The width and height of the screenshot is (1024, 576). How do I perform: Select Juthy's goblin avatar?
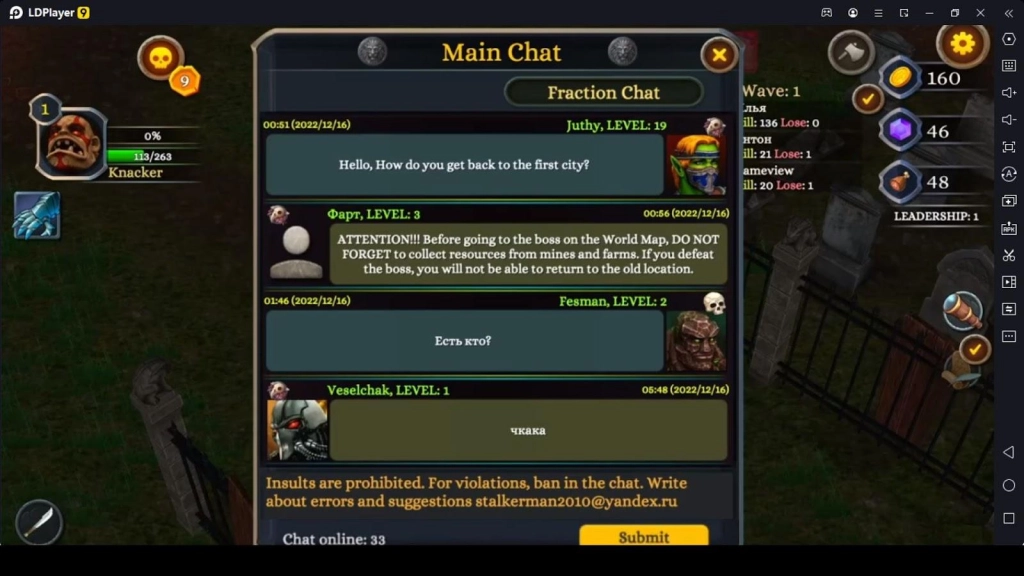[695, 165]
